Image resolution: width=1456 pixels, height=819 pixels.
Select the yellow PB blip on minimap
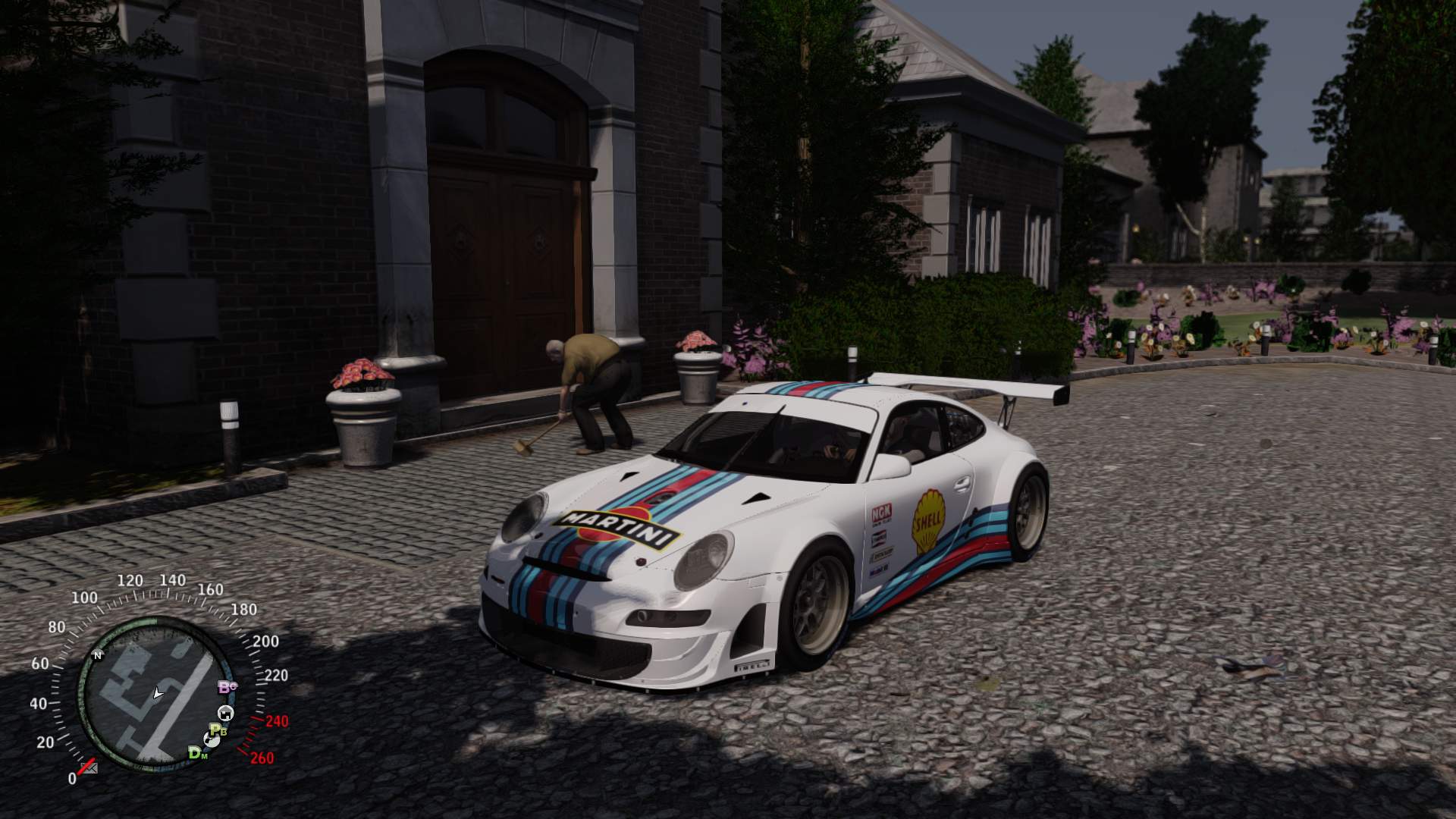point(218,731)
